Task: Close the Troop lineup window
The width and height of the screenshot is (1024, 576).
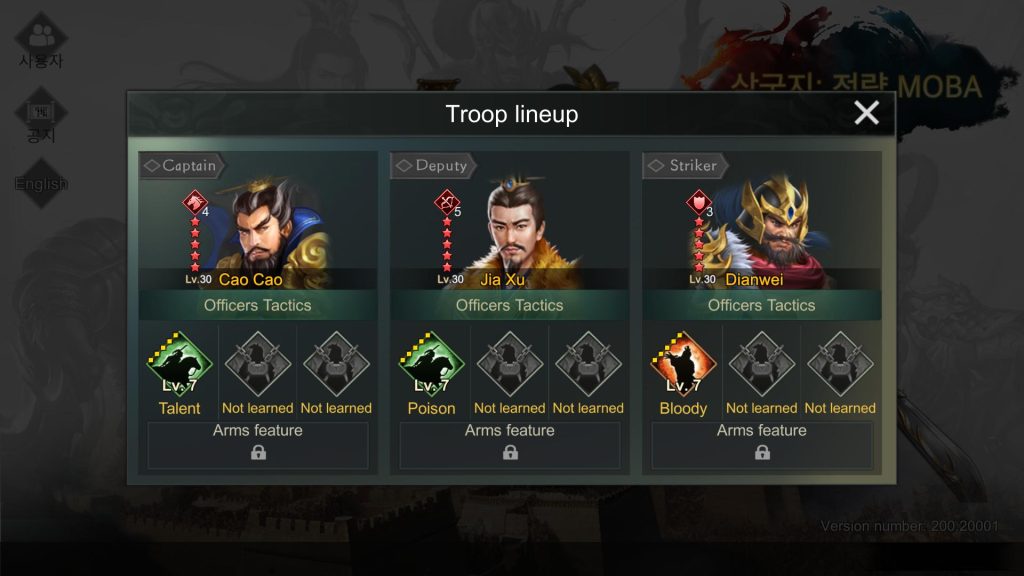Action: [x=866, y=113]
